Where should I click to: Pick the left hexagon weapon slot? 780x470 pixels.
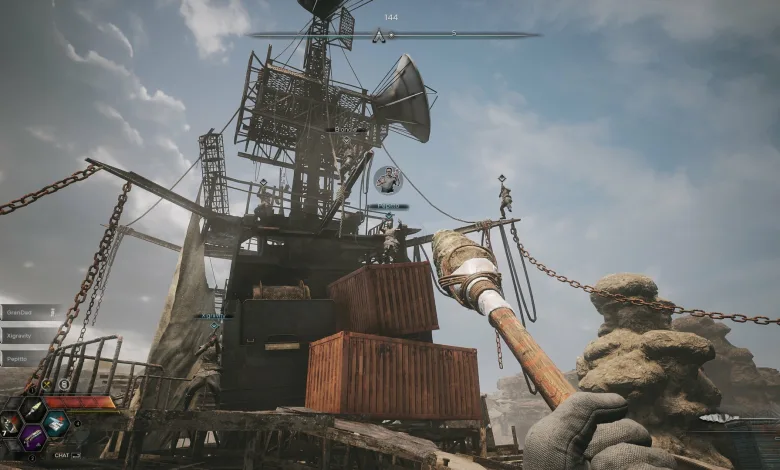pos(9,424)
